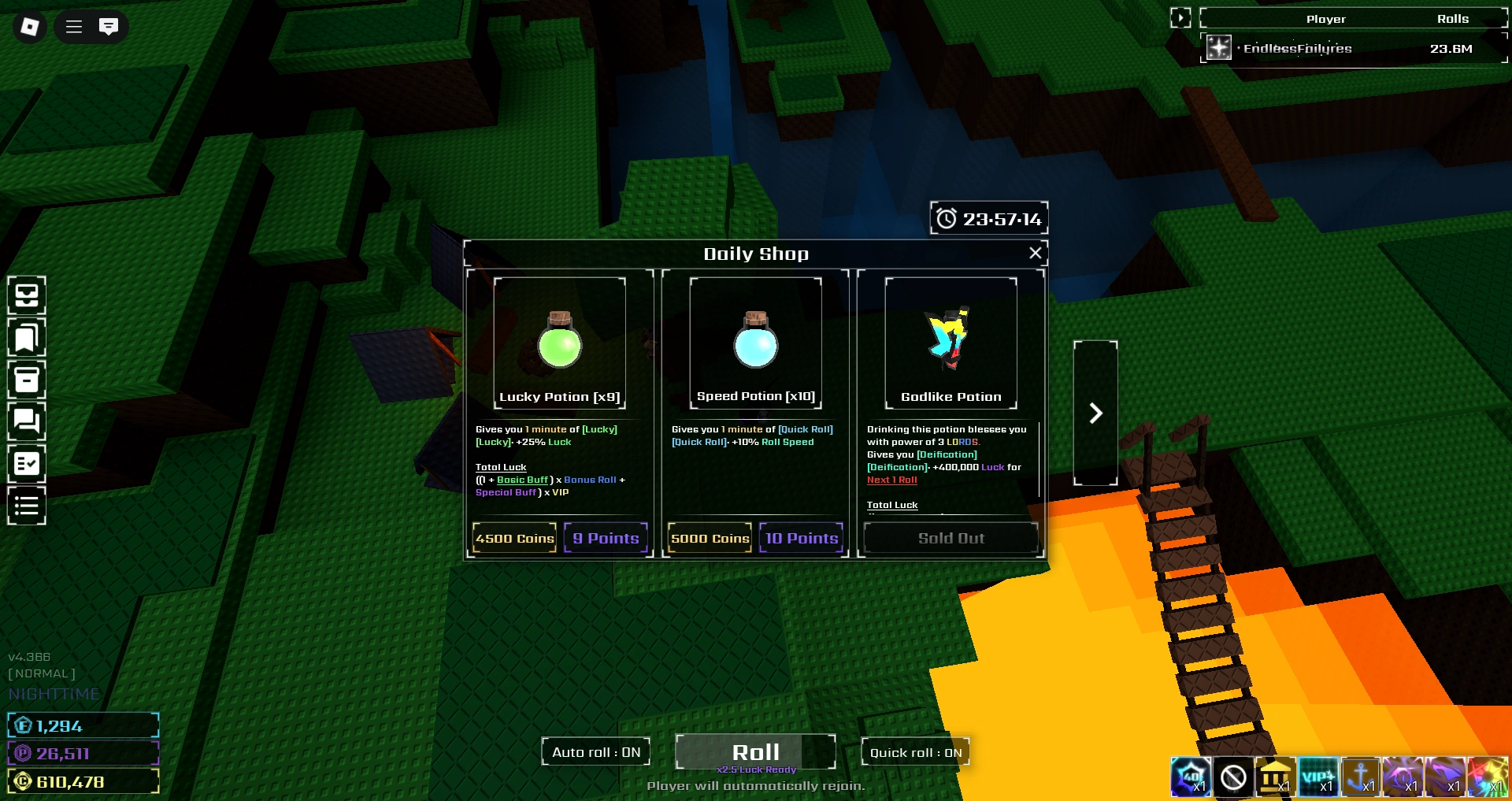Viewport: 1512px width, 801px height.
Task: Use the VIP+ potion from the hotbar
Action: point(1320,777)
